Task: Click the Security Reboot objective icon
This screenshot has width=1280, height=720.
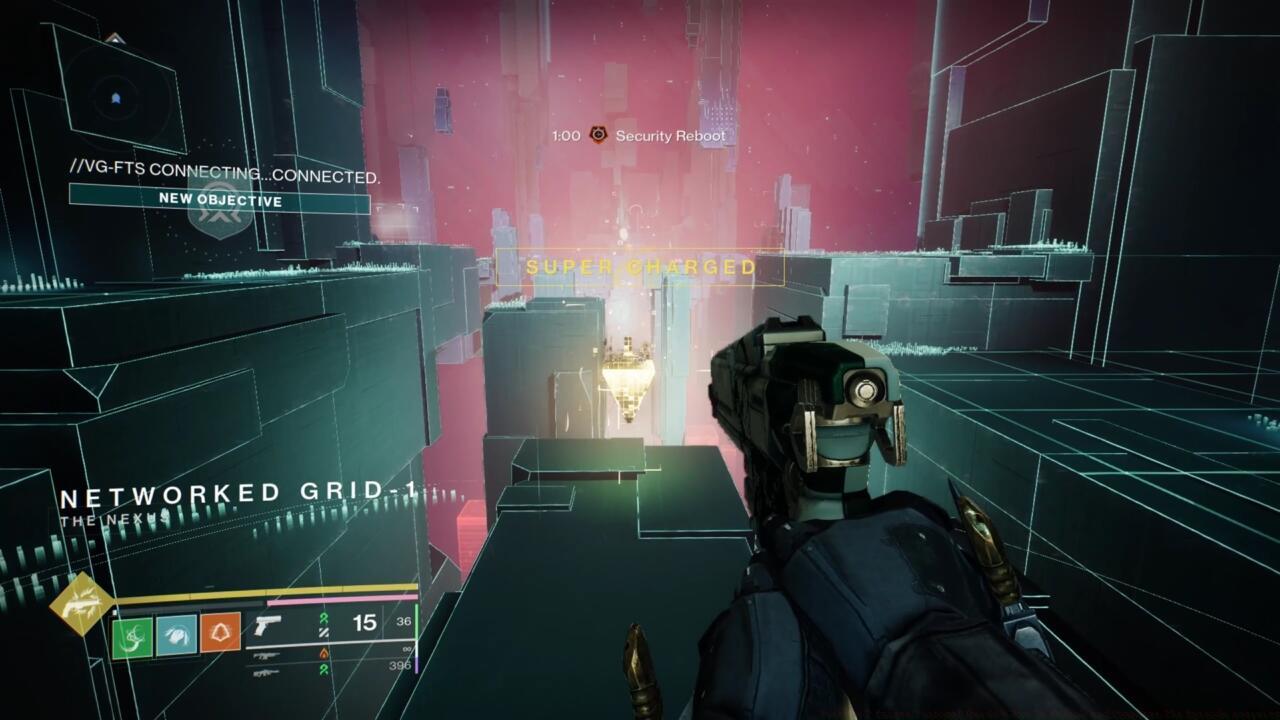Action: tap(597, 135)
